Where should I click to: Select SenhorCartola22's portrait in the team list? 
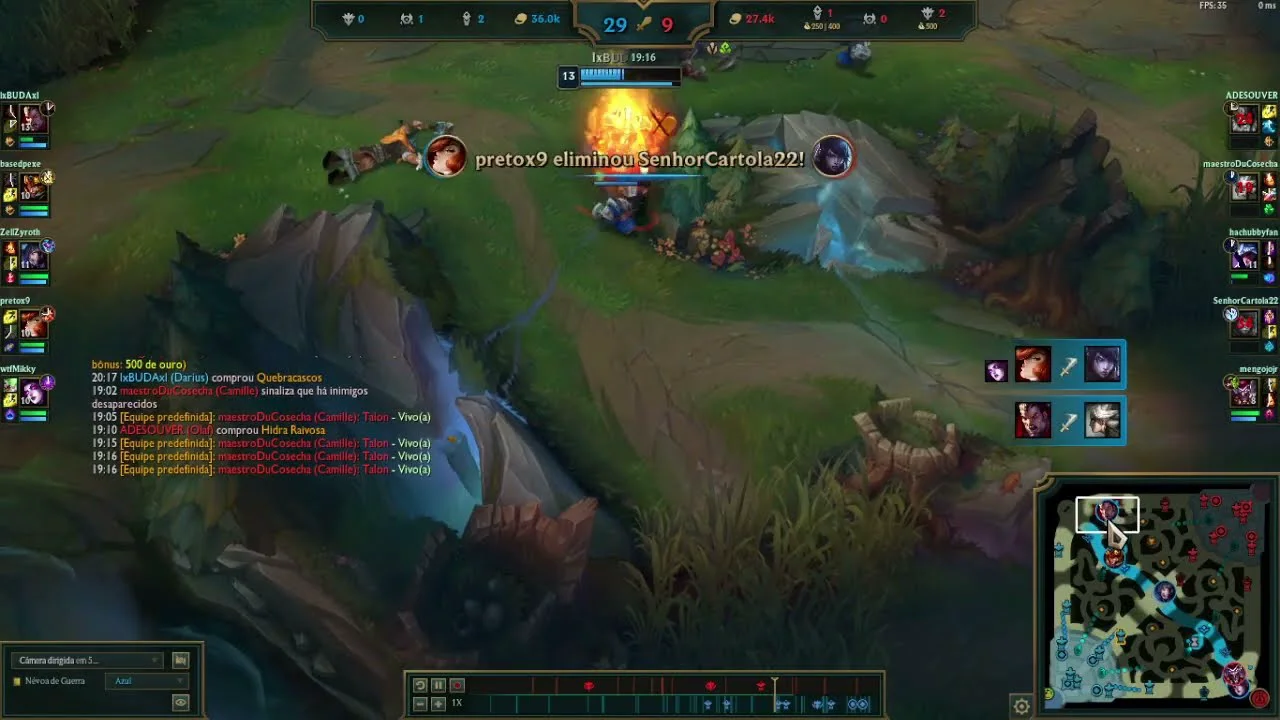[x=1244, y=324]
